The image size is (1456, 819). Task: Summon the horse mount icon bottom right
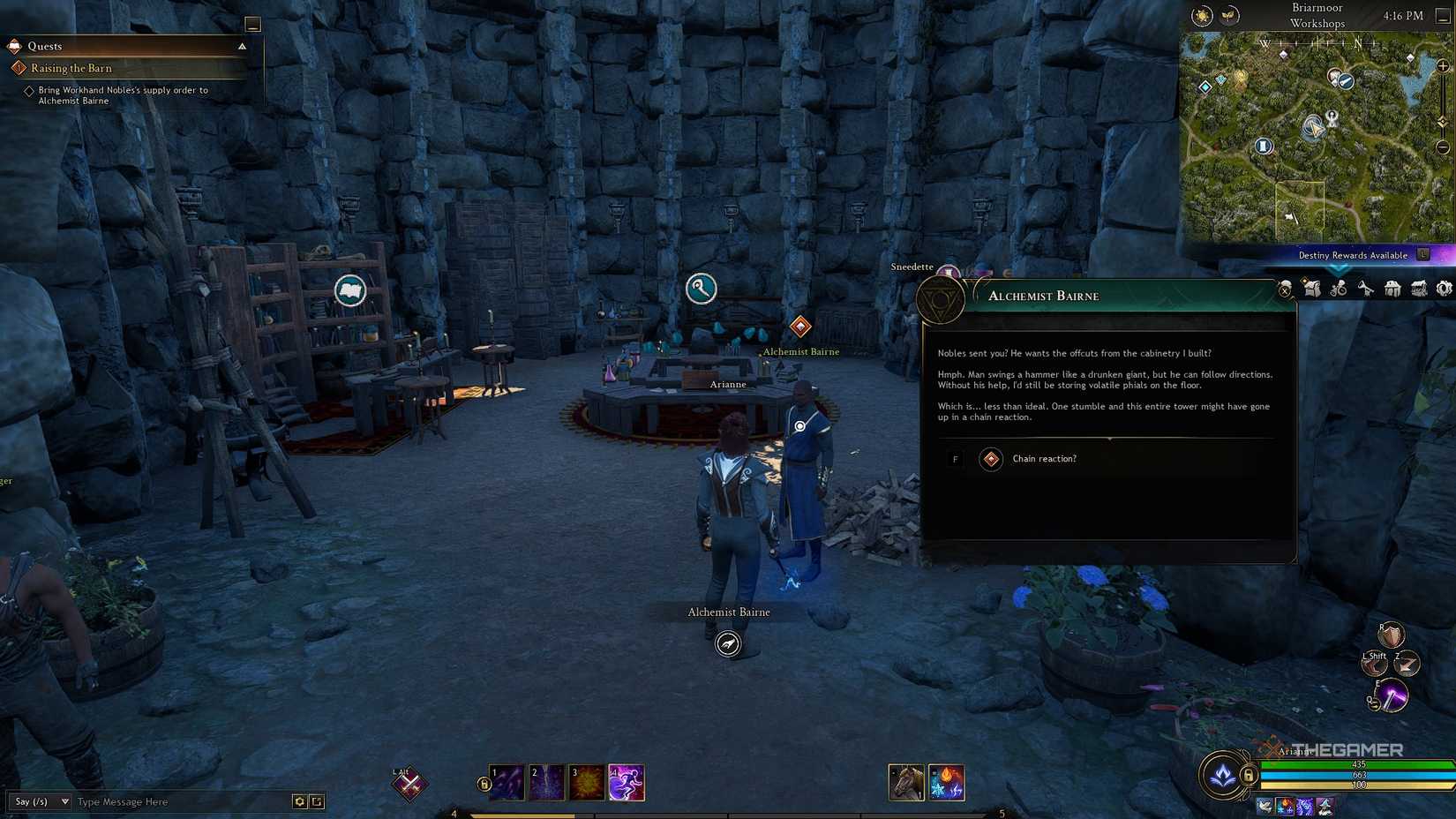[905, 782]
